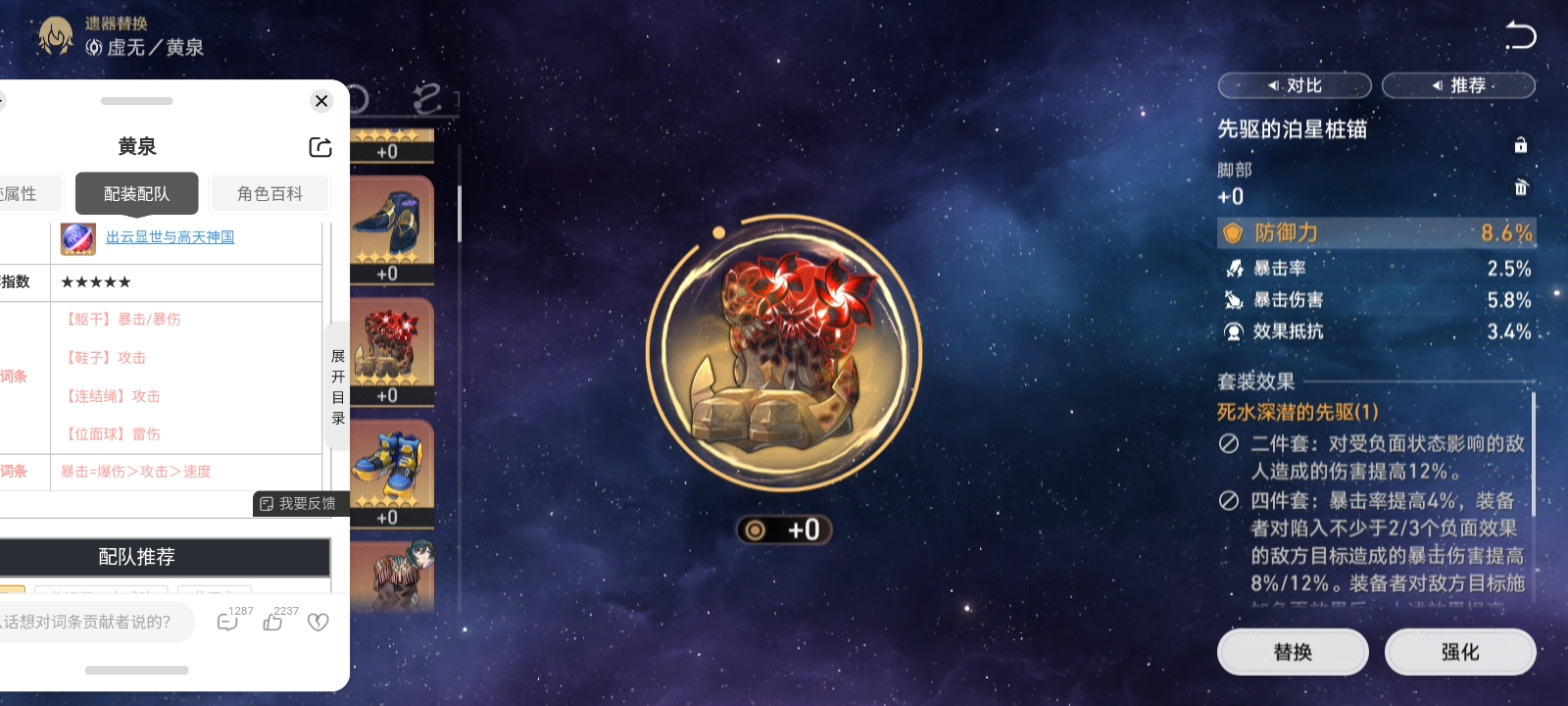The height and width of the screenshot is (706, 1568).
Task: Follow the 出云显世与高天神国 link
Action: click(x=170, y=237)
